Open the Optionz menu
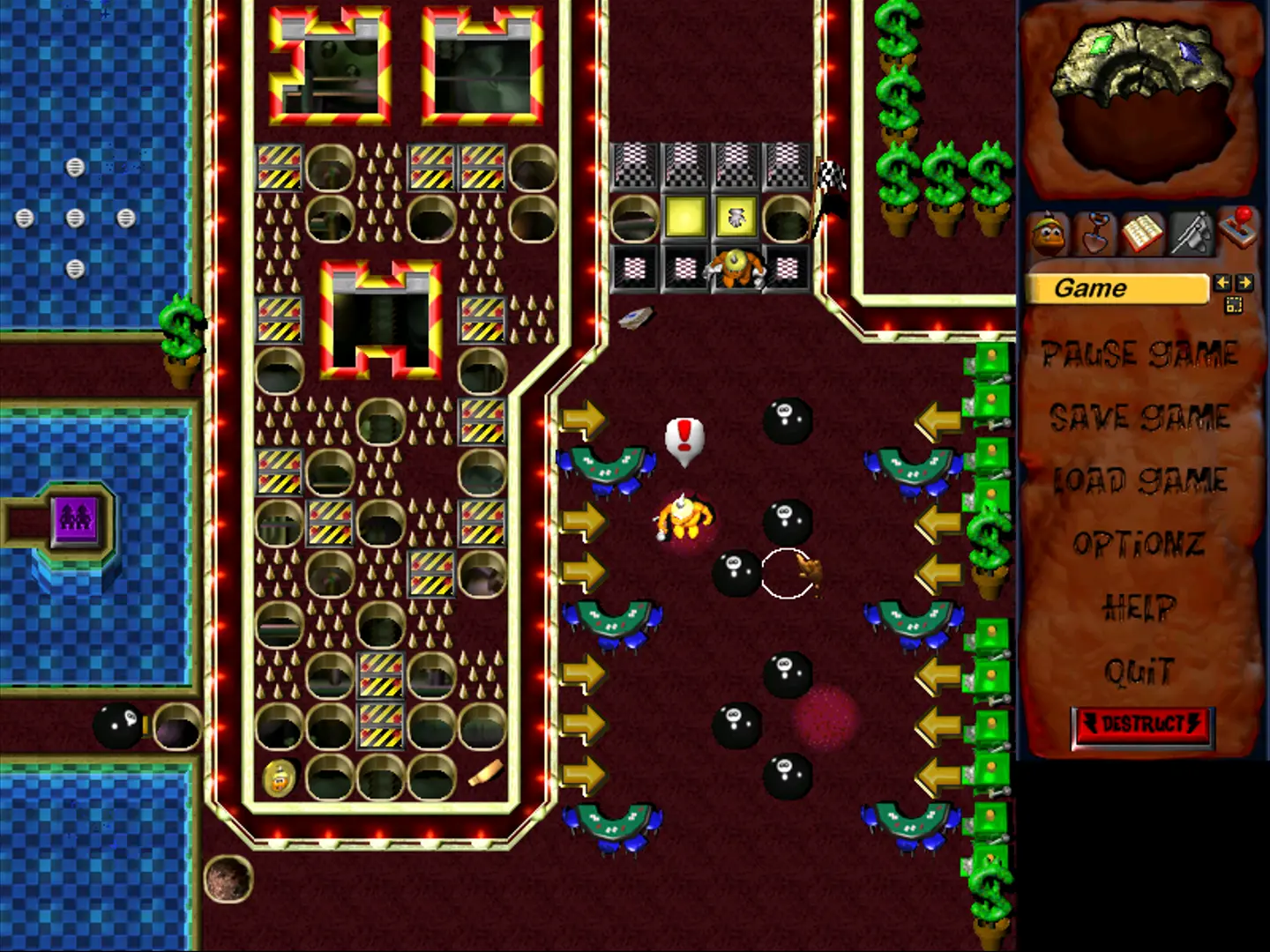This screenshot has width=1270, height=952. point(1139,544)
